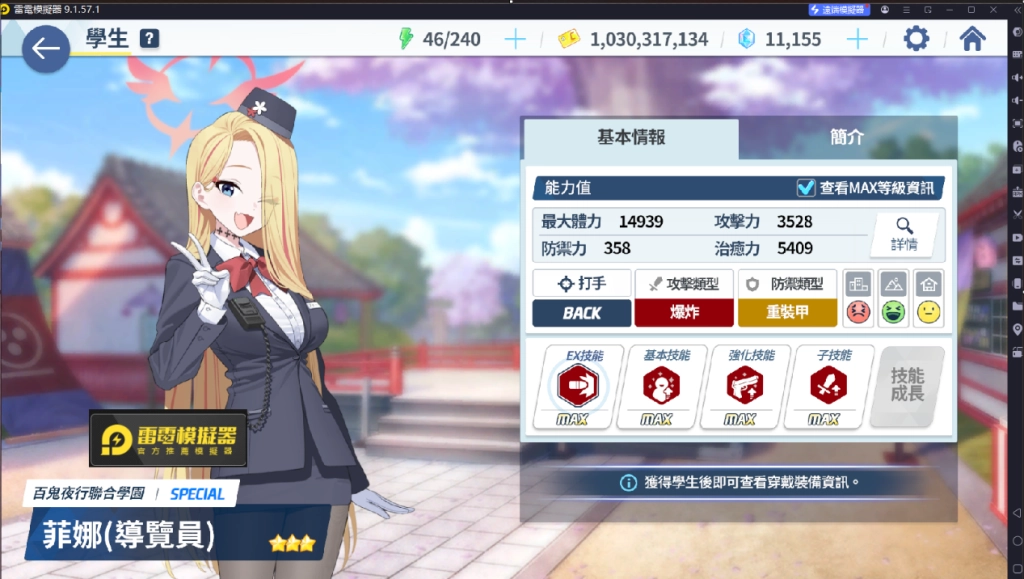The height and width of the screenshot is (579, 1024).
Task: Open the 詳情 stat details
Action: [904, 234]
